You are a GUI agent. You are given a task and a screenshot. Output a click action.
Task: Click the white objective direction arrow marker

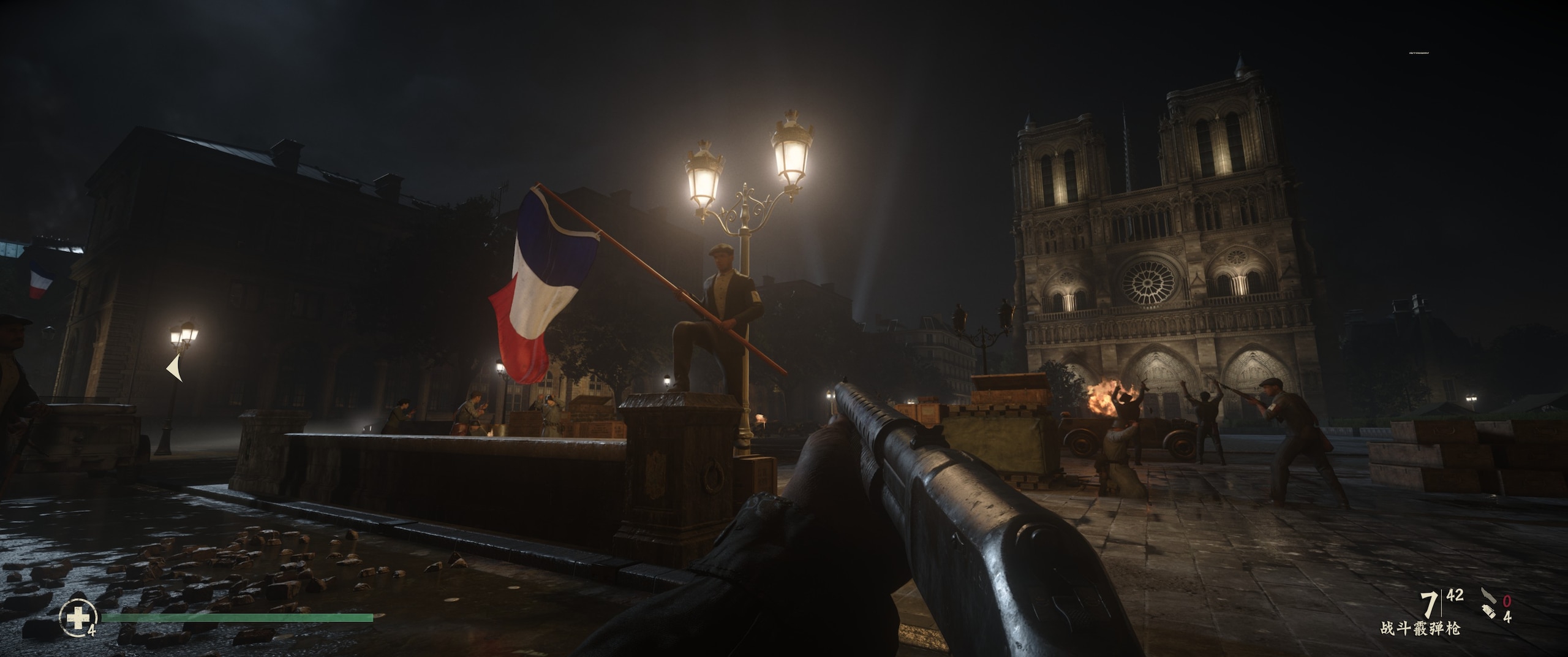[175, 368]
